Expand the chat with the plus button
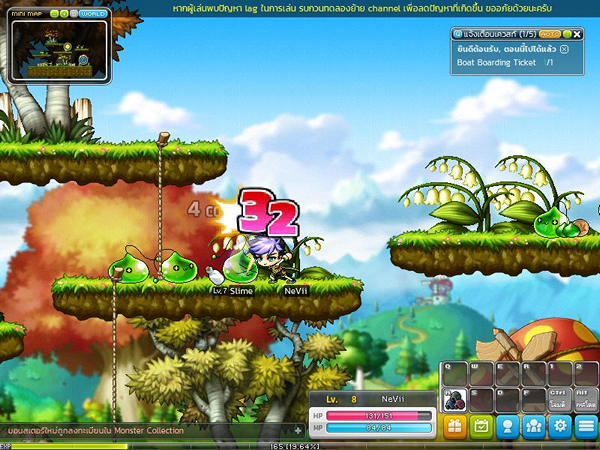 pos(297,430)
